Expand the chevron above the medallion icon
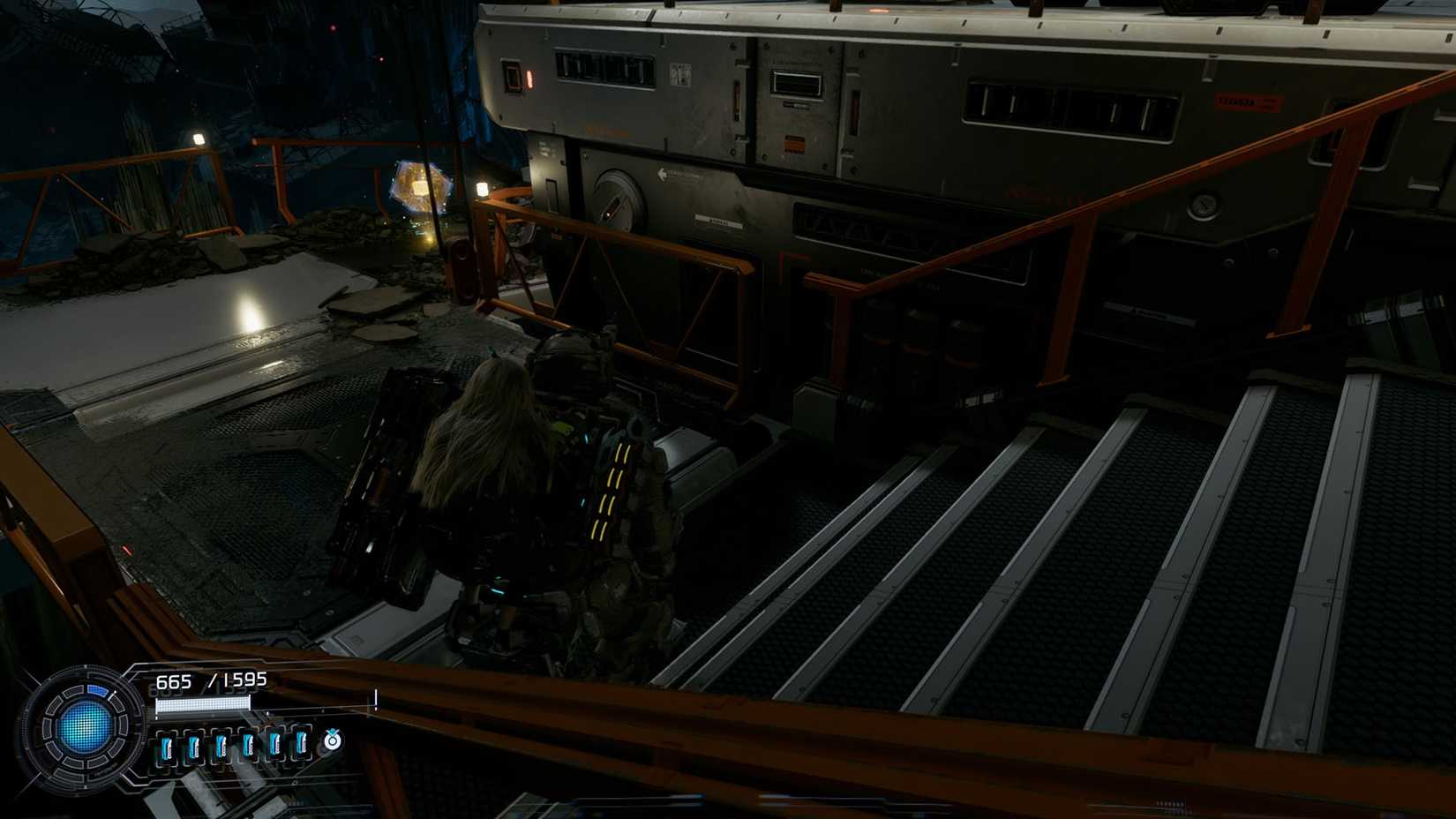The image size is (1456, 819). click(x=333, y=732)
